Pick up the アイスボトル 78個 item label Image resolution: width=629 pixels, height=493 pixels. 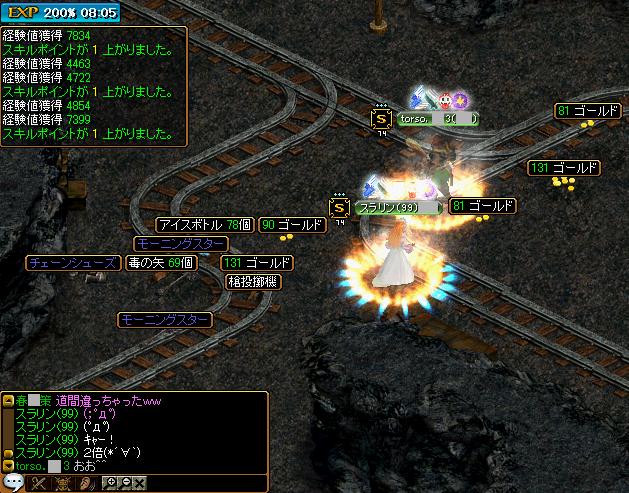(x=204, y=225)
